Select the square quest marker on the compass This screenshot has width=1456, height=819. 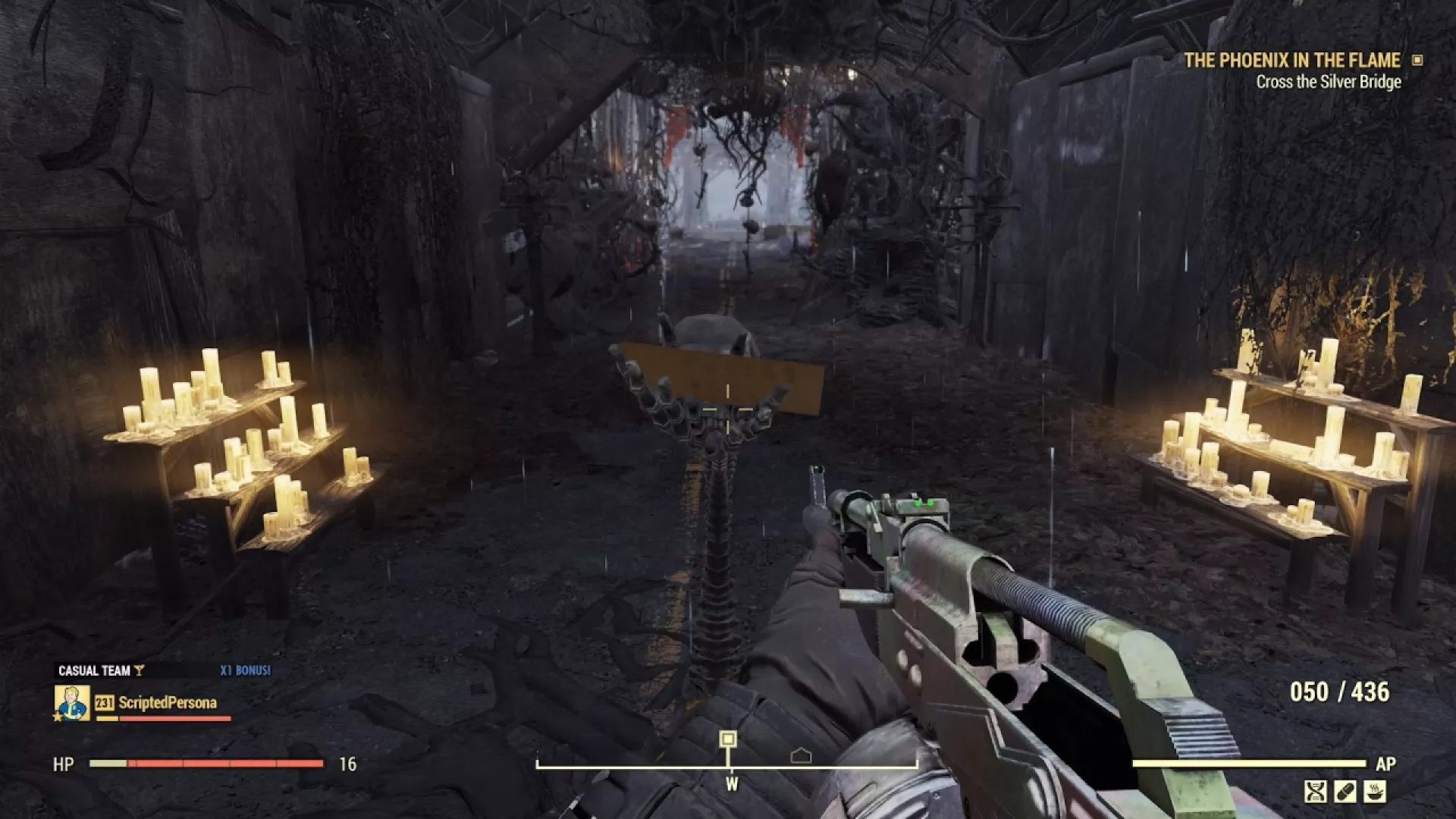[728, 739]
